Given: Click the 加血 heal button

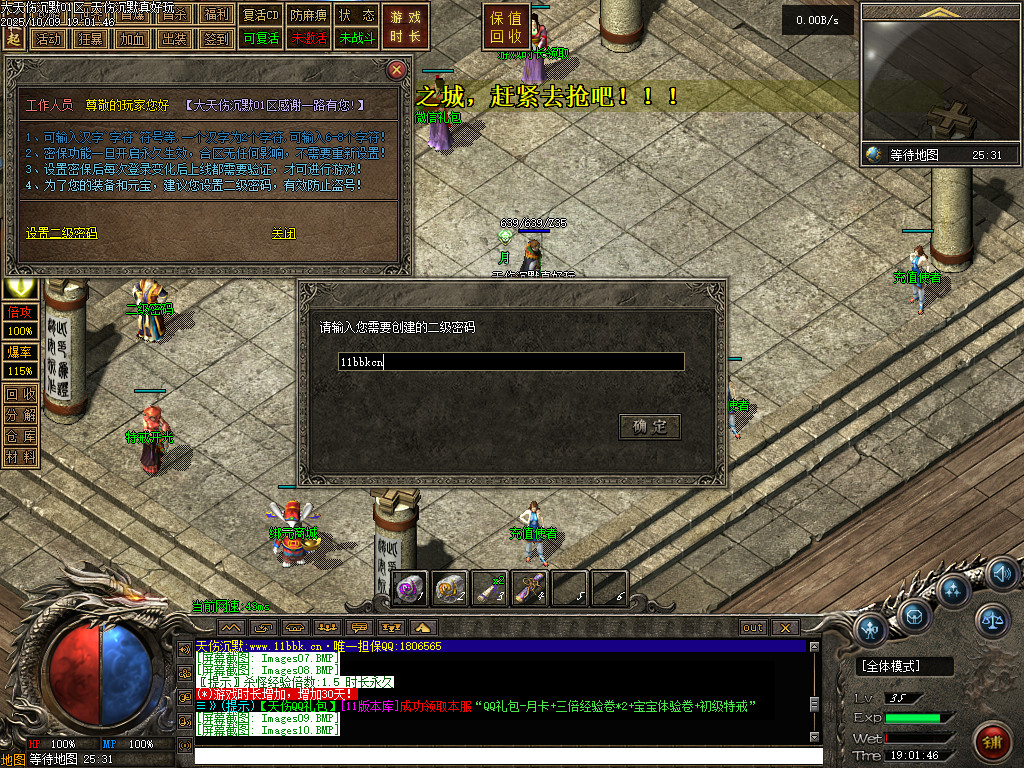Looking at the screenshot, I should pos(131,39).
